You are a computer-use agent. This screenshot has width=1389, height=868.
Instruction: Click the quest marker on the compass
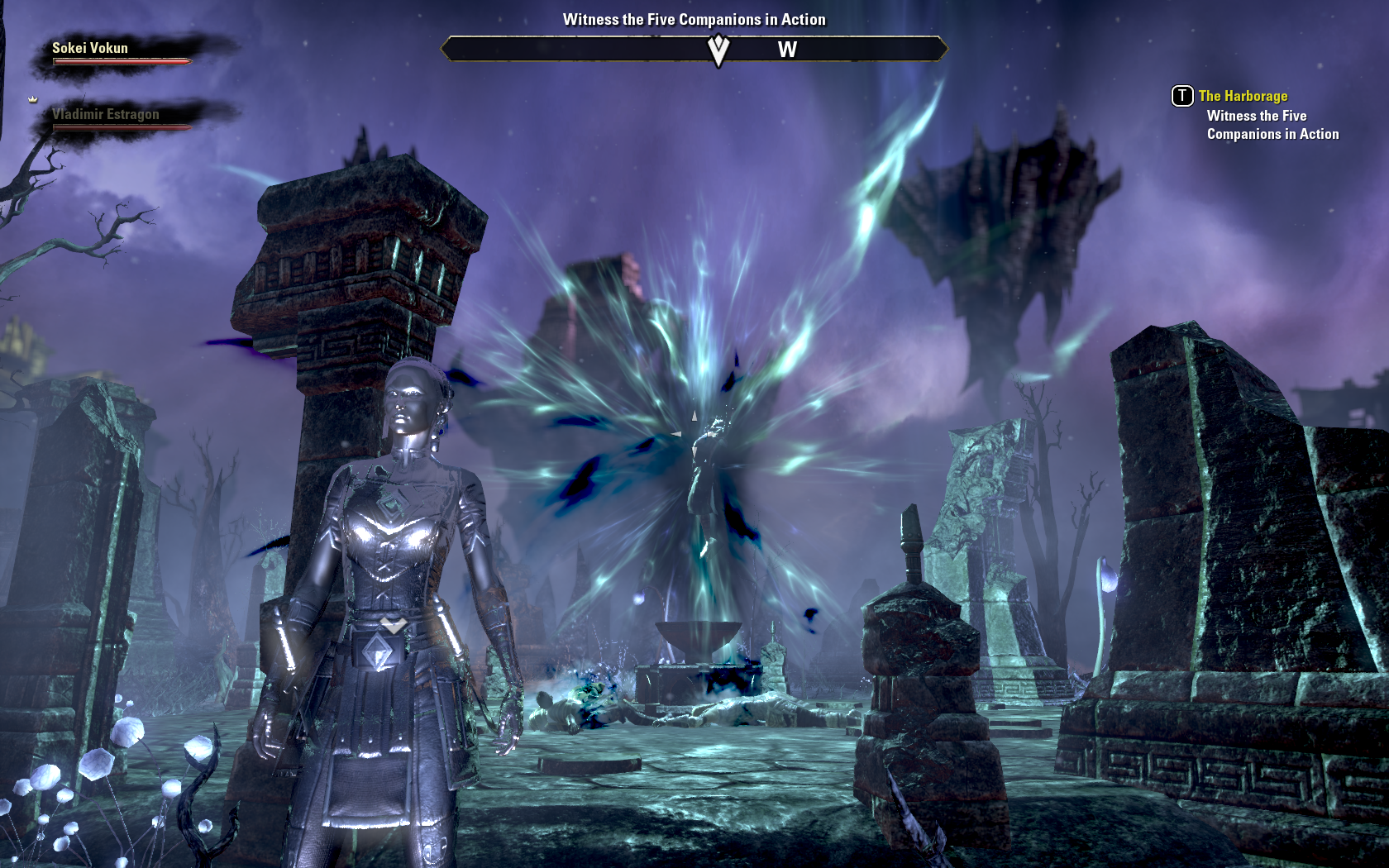(x=718, y=50)
